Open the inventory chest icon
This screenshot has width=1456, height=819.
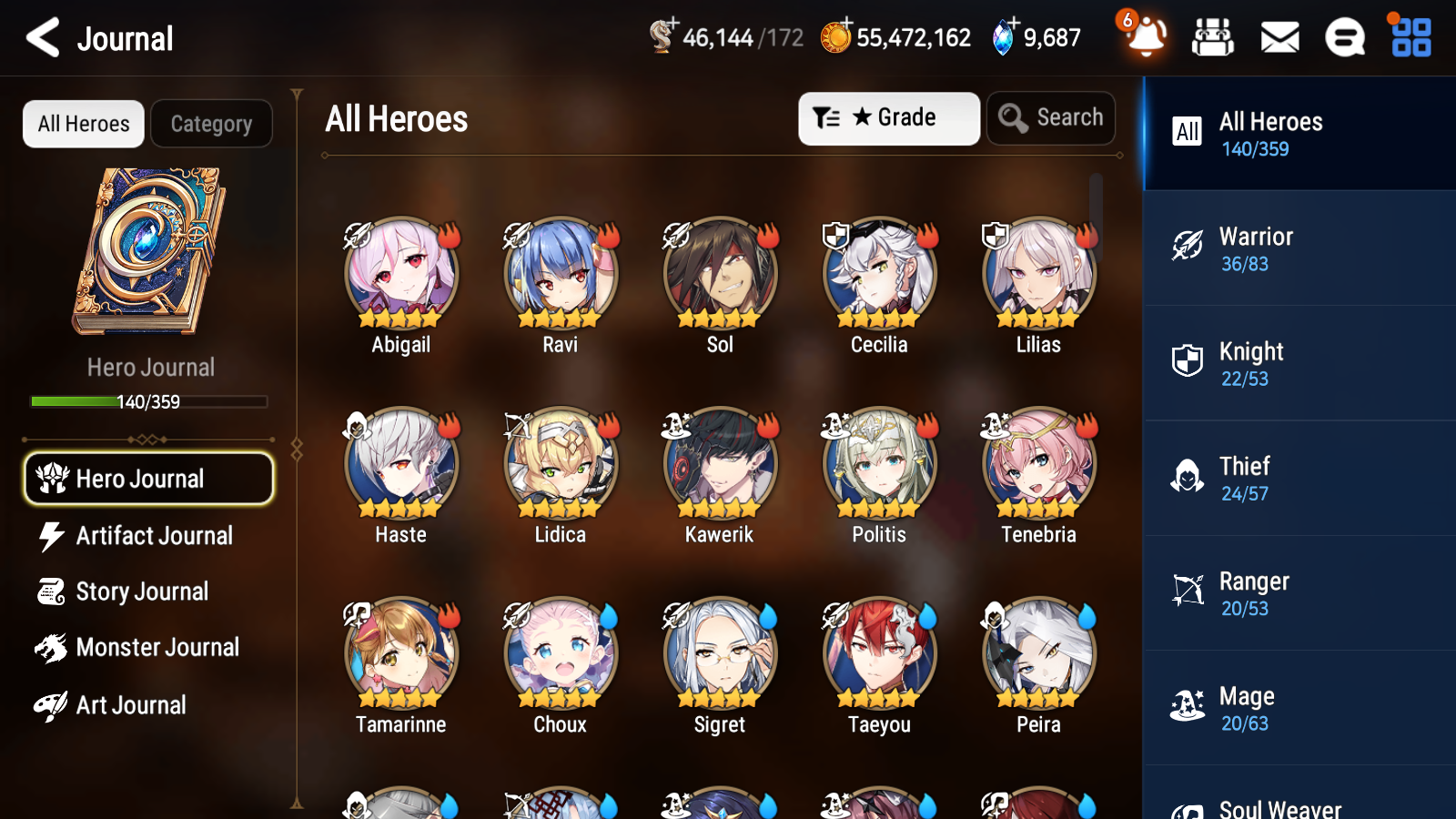pyautogui.click(x=1213, y=38)
